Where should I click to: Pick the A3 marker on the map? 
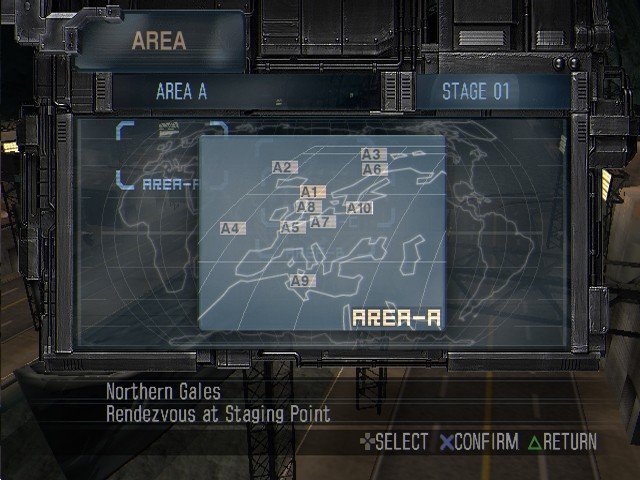tap(372, 155)
